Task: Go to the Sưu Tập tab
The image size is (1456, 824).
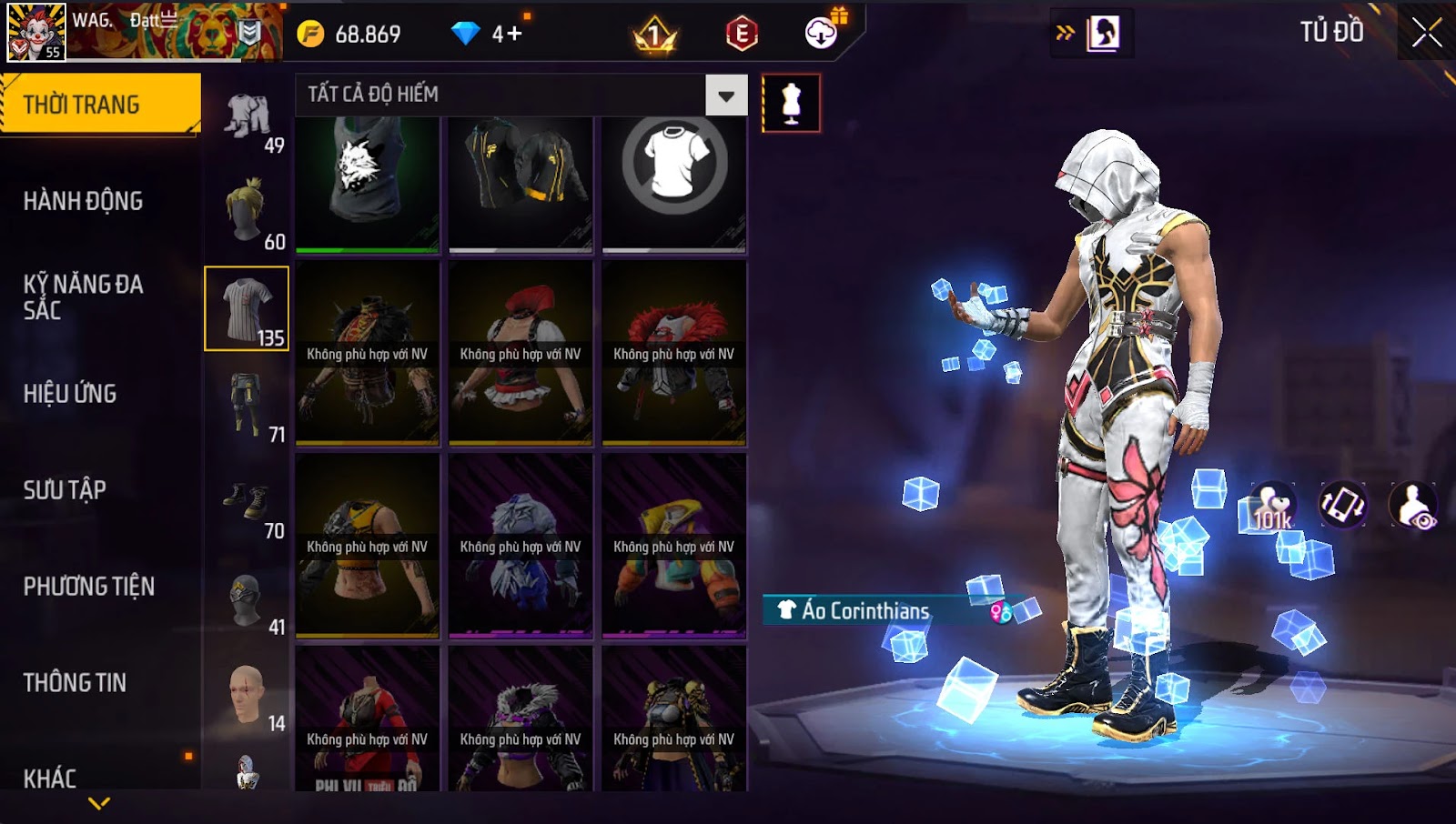Action: pyautogui.click(x=65, y=490)
